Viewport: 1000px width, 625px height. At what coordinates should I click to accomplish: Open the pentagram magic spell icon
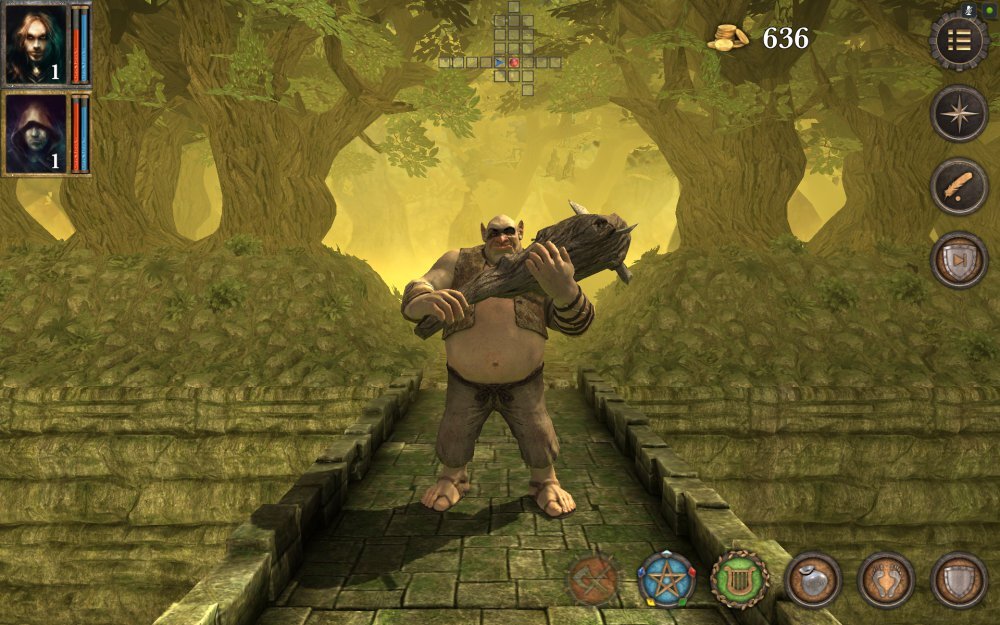tap(666, 580)
